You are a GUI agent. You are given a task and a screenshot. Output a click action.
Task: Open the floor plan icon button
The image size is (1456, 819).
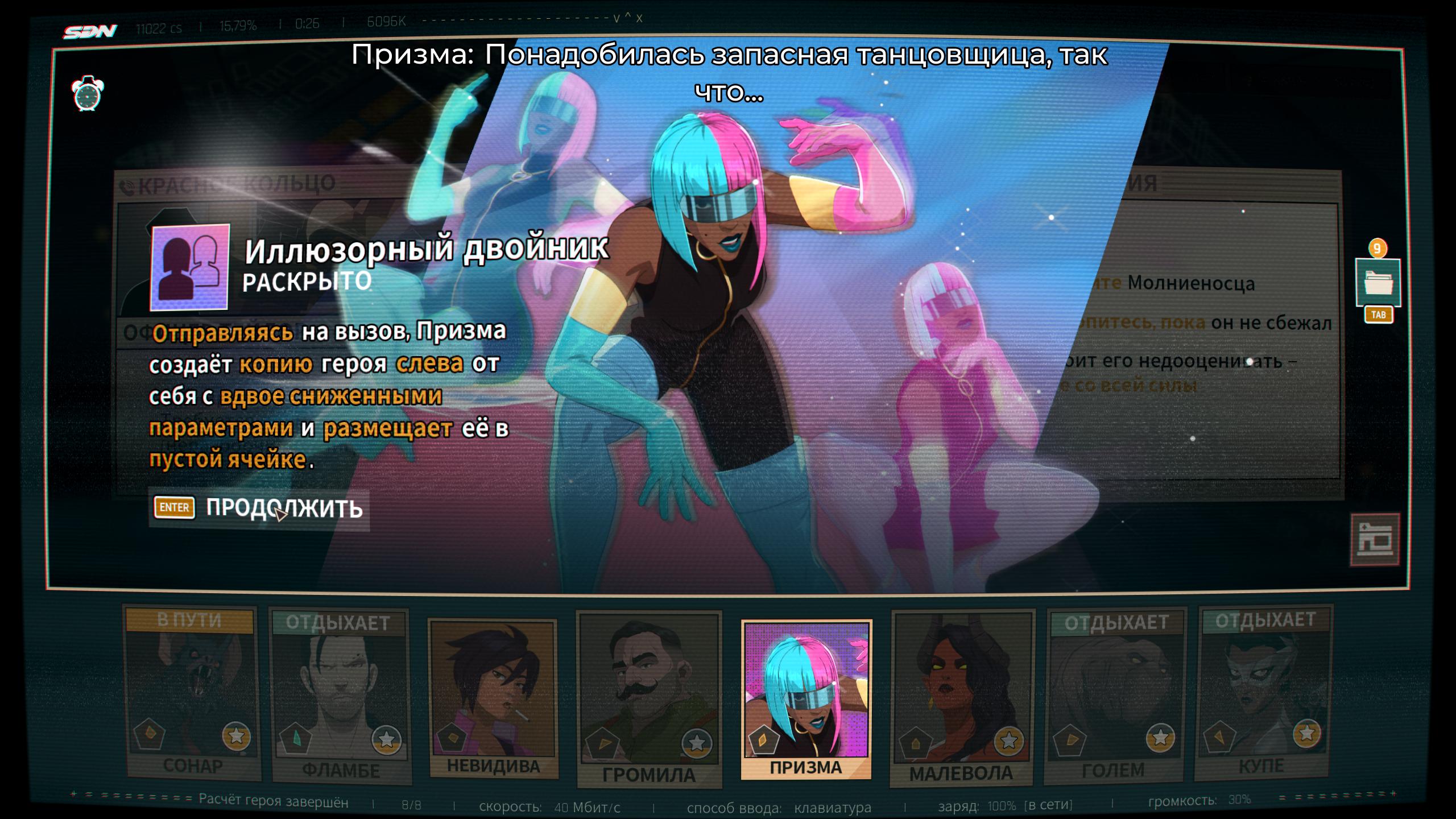coord(1375,539)
